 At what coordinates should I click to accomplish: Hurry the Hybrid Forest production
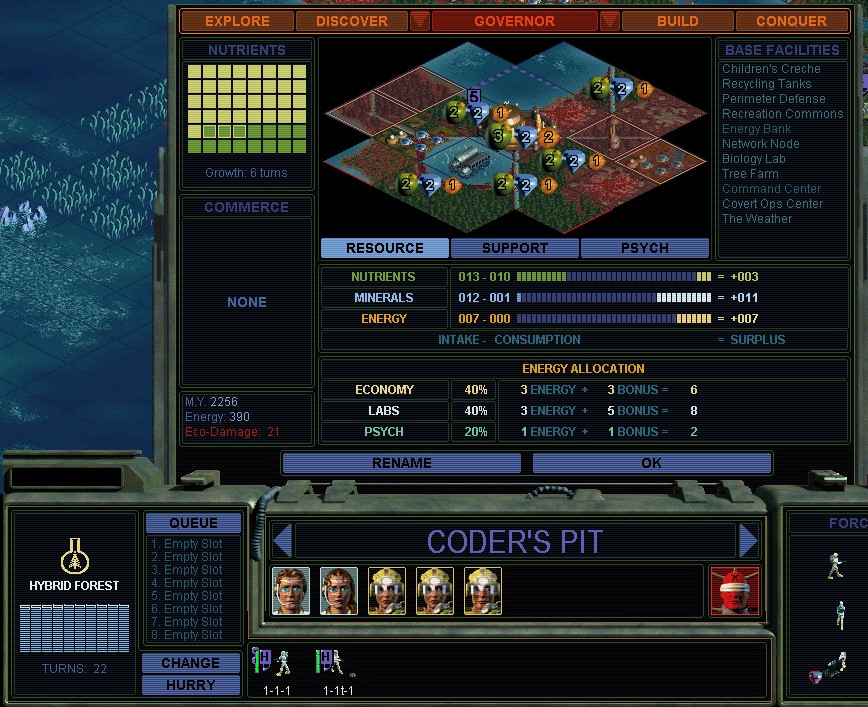click(190, 685)
